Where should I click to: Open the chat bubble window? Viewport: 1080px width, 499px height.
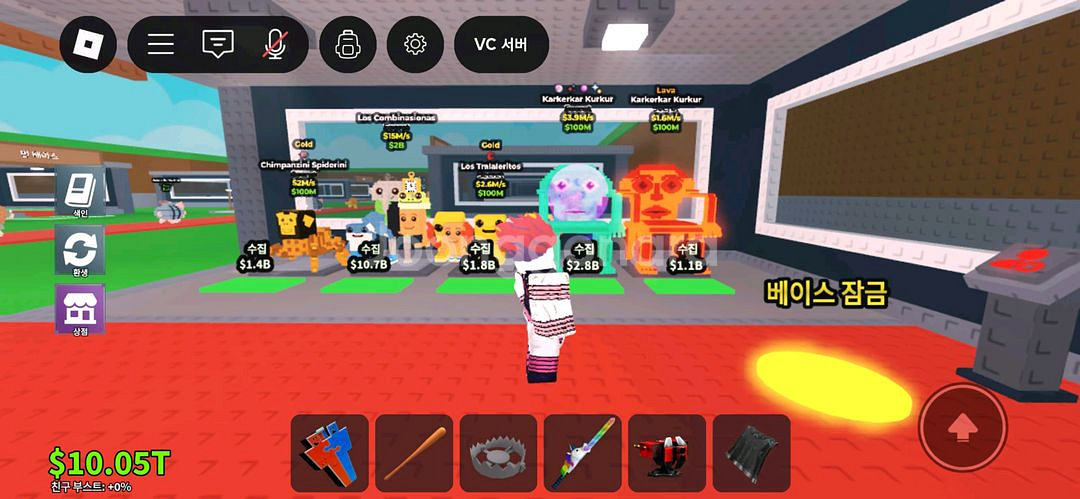[217, 44]
